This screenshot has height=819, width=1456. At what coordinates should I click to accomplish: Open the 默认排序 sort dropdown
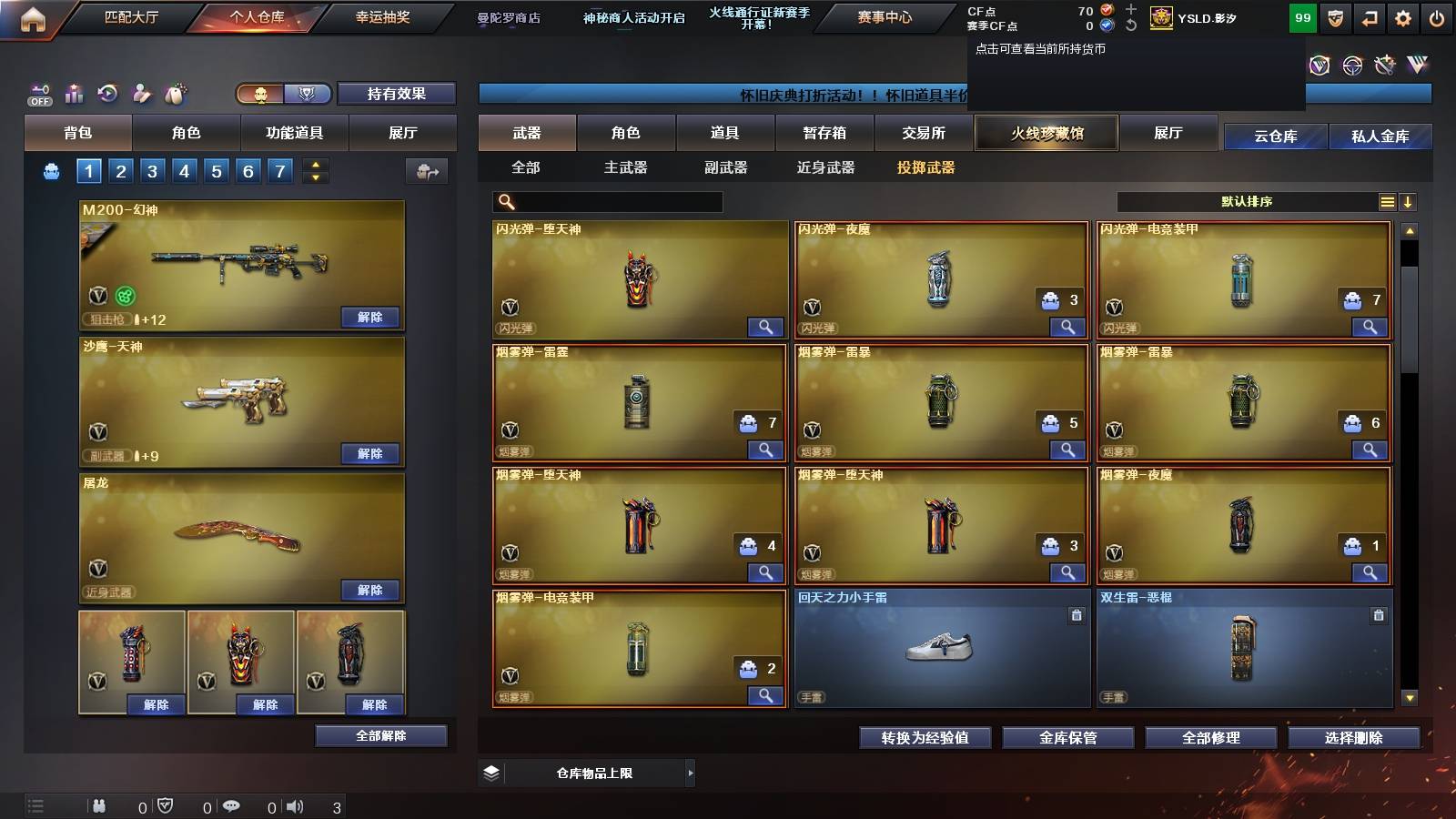1247,201
